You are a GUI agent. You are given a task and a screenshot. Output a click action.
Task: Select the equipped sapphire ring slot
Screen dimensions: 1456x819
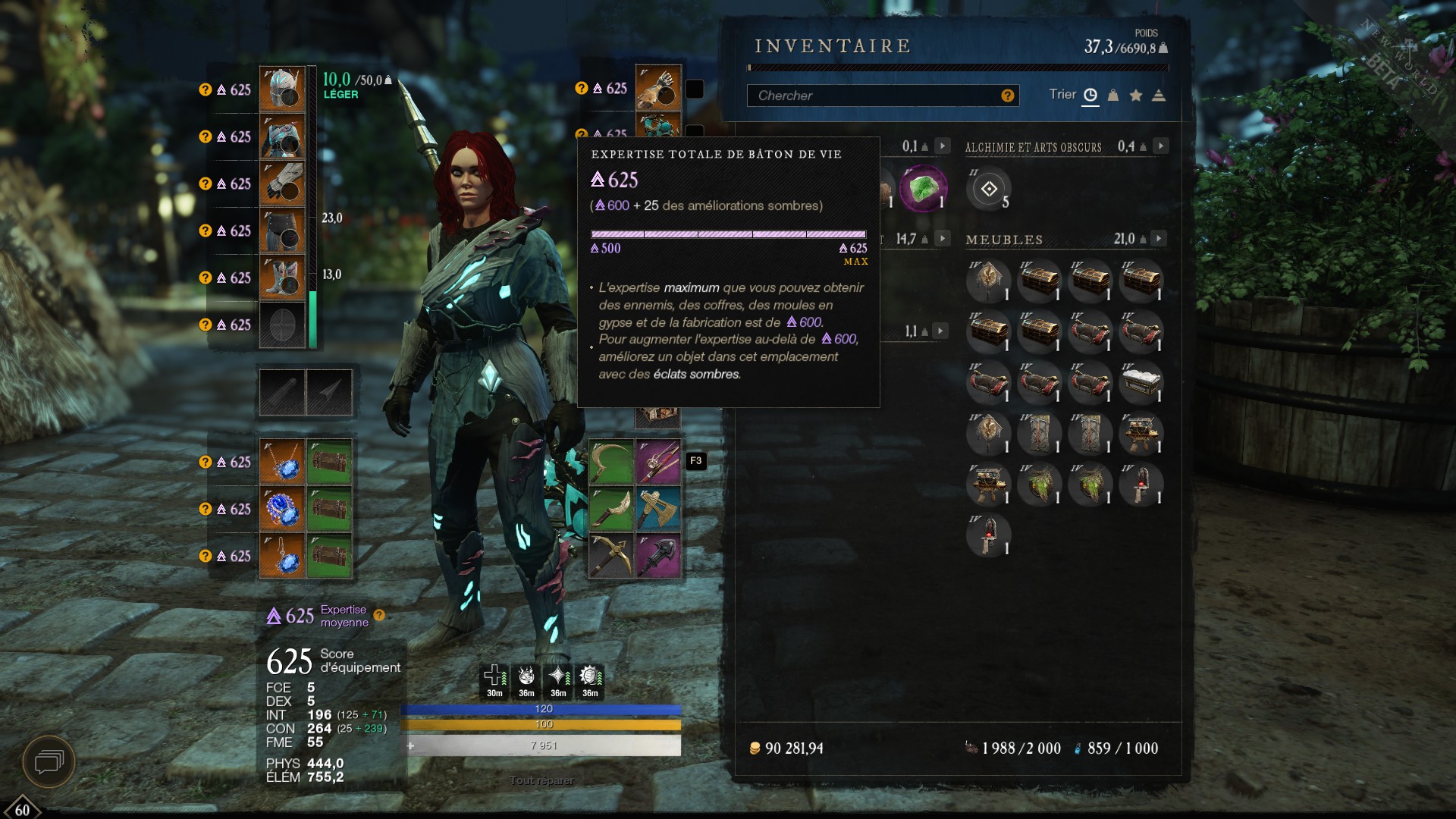pyautogui.click(x=282, y=509)
